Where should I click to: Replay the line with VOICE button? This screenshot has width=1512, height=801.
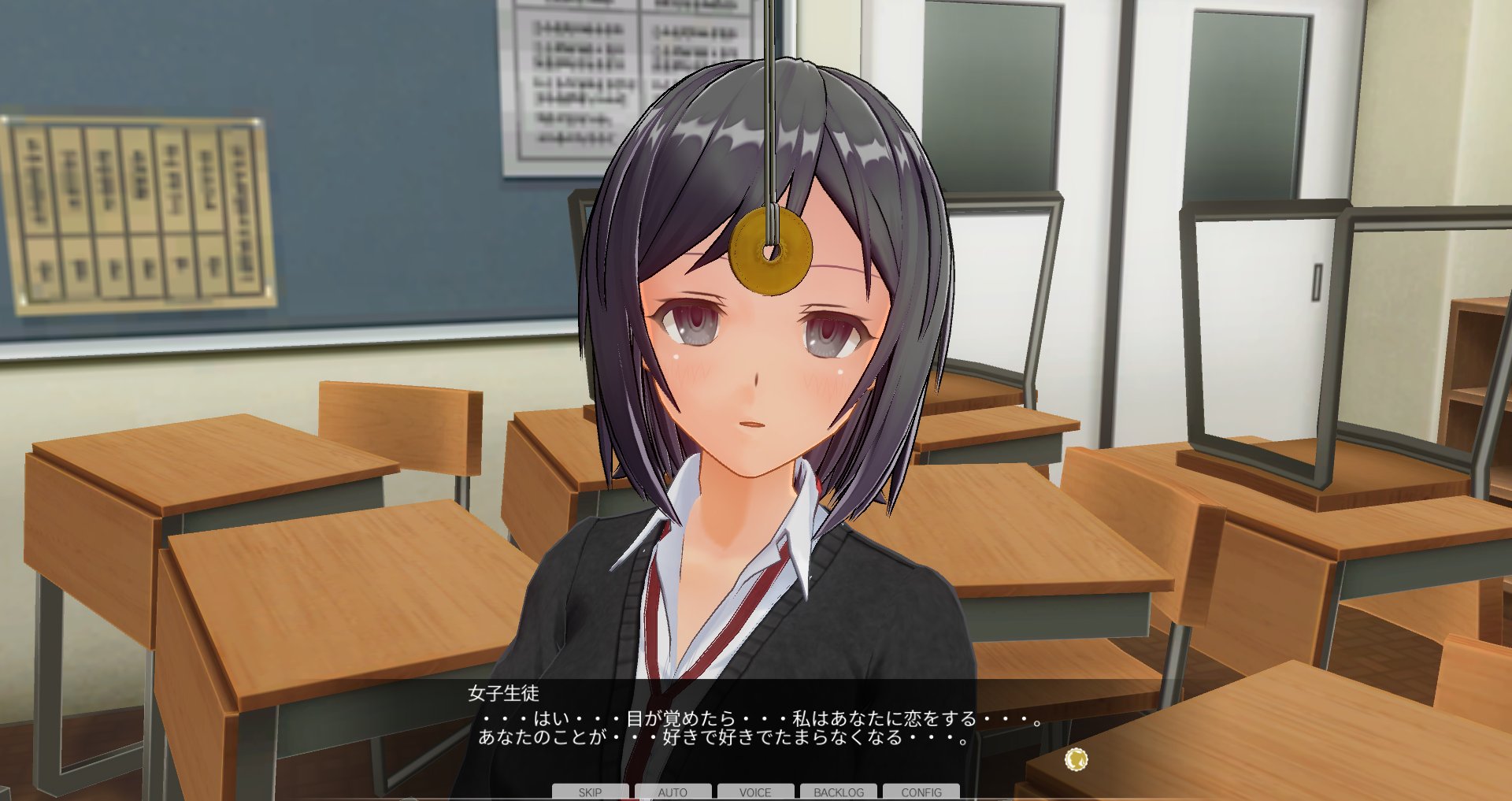[755, 792]
